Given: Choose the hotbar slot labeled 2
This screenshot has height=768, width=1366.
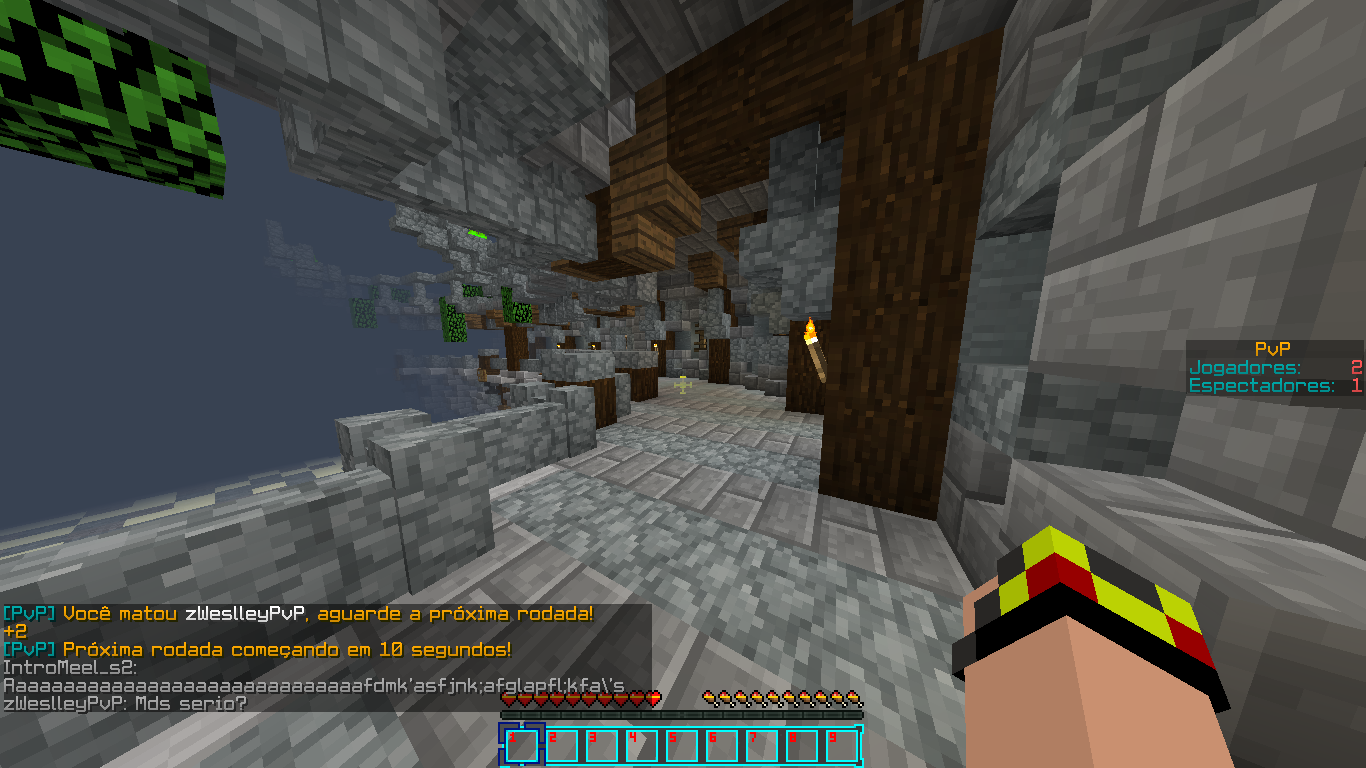Looking at the screenshot, I should [562, 746].
